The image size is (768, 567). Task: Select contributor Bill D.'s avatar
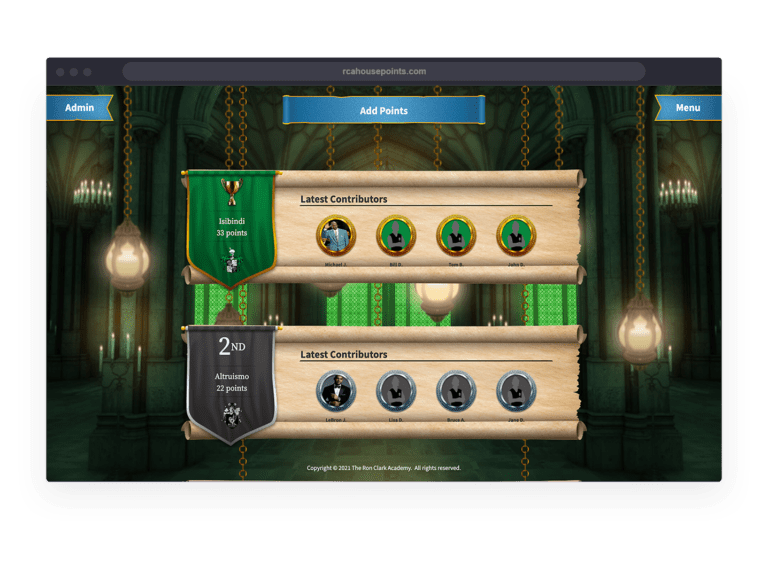396,236
